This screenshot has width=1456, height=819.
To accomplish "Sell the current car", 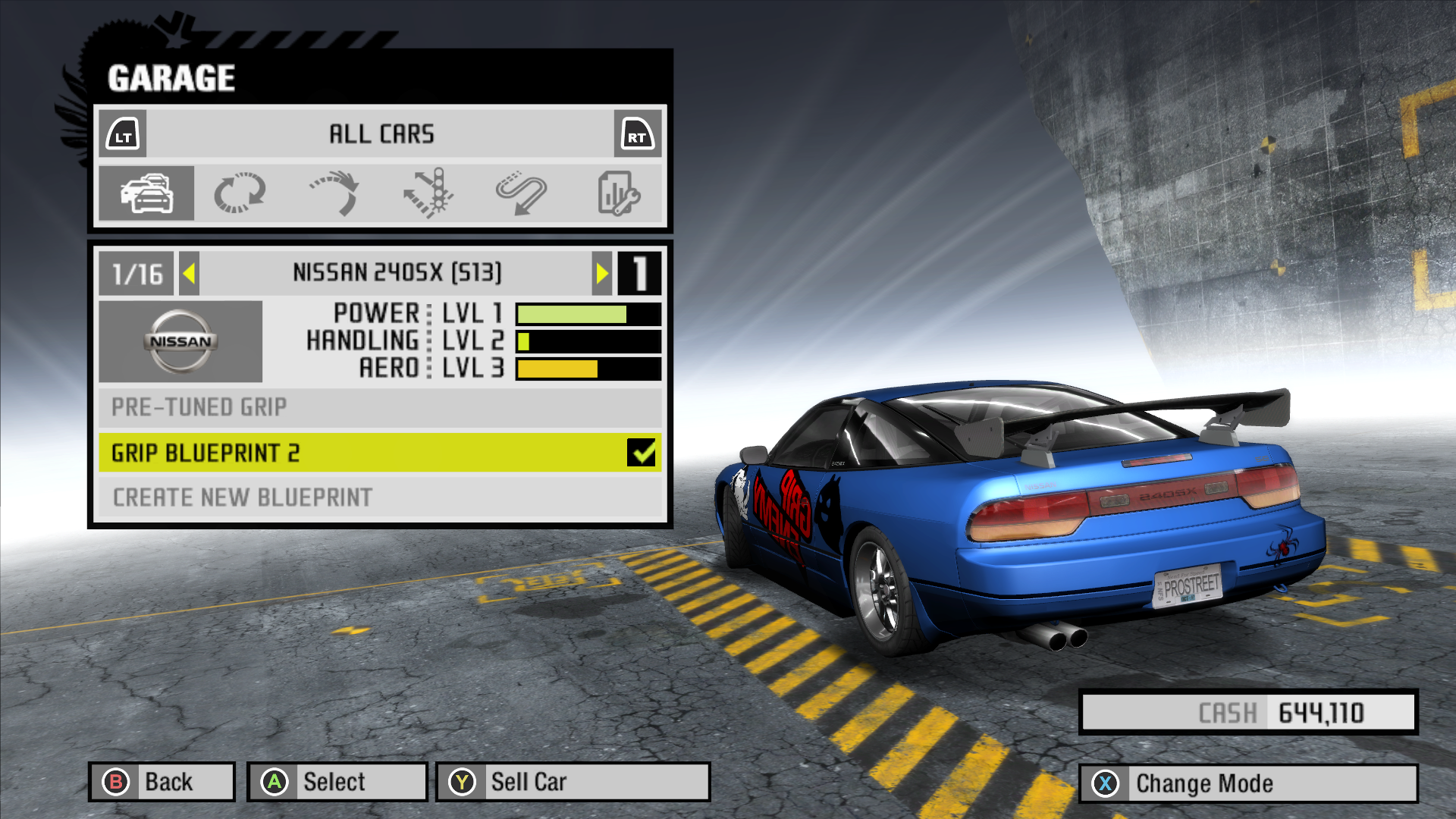I will 573,782.
